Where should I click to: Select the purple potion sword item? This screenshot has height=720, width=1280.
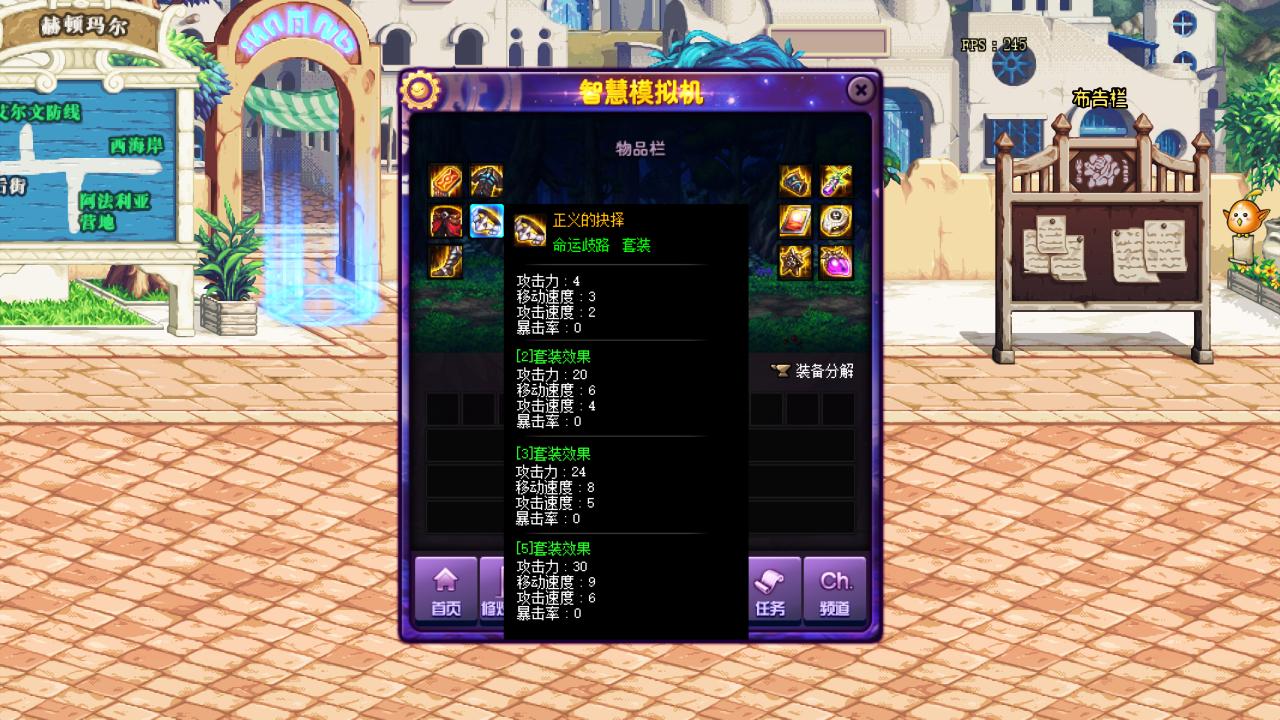(x=836, y=180)
